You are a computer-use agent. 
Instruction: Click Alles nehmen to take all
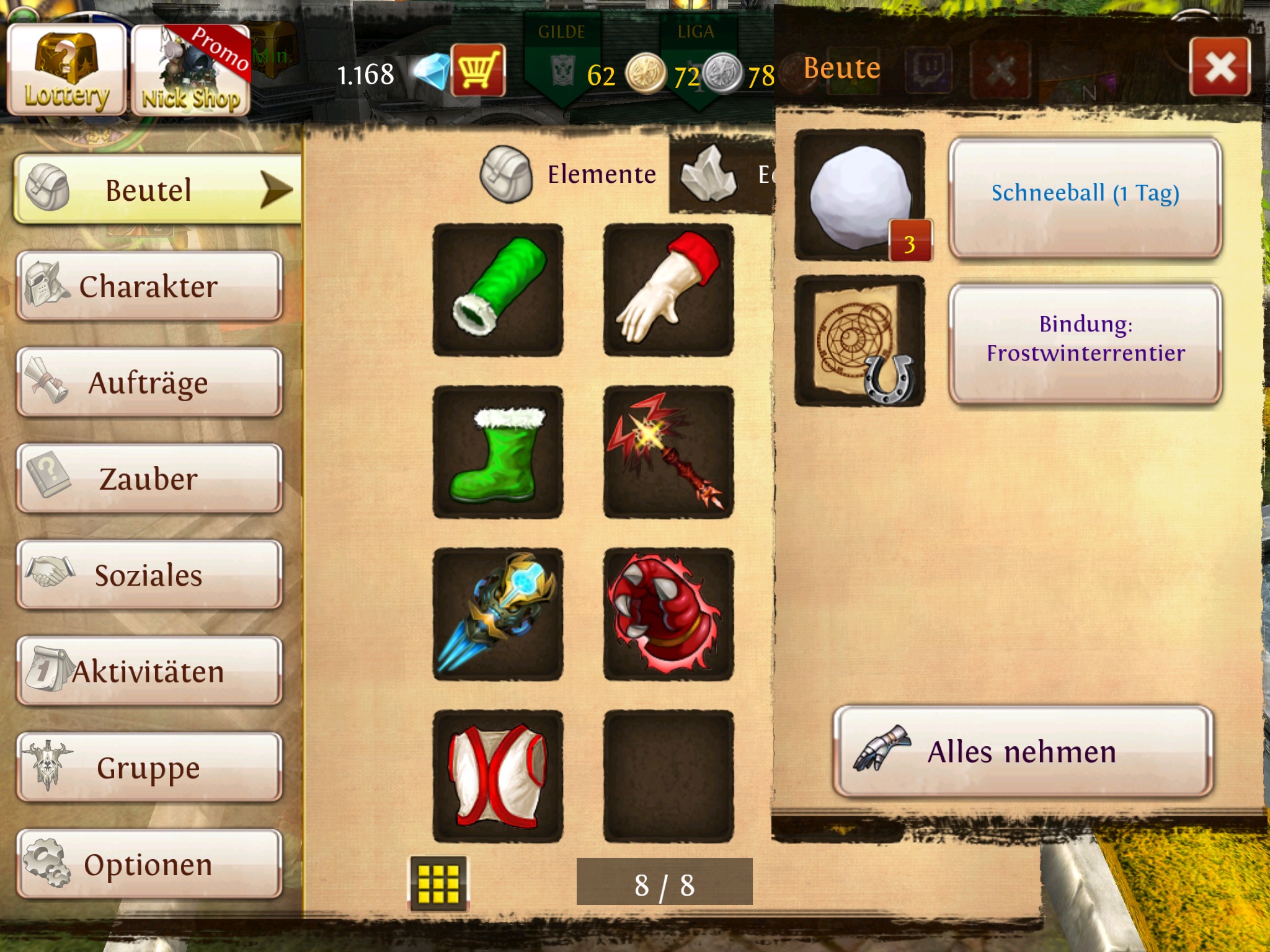(1022, 752)
